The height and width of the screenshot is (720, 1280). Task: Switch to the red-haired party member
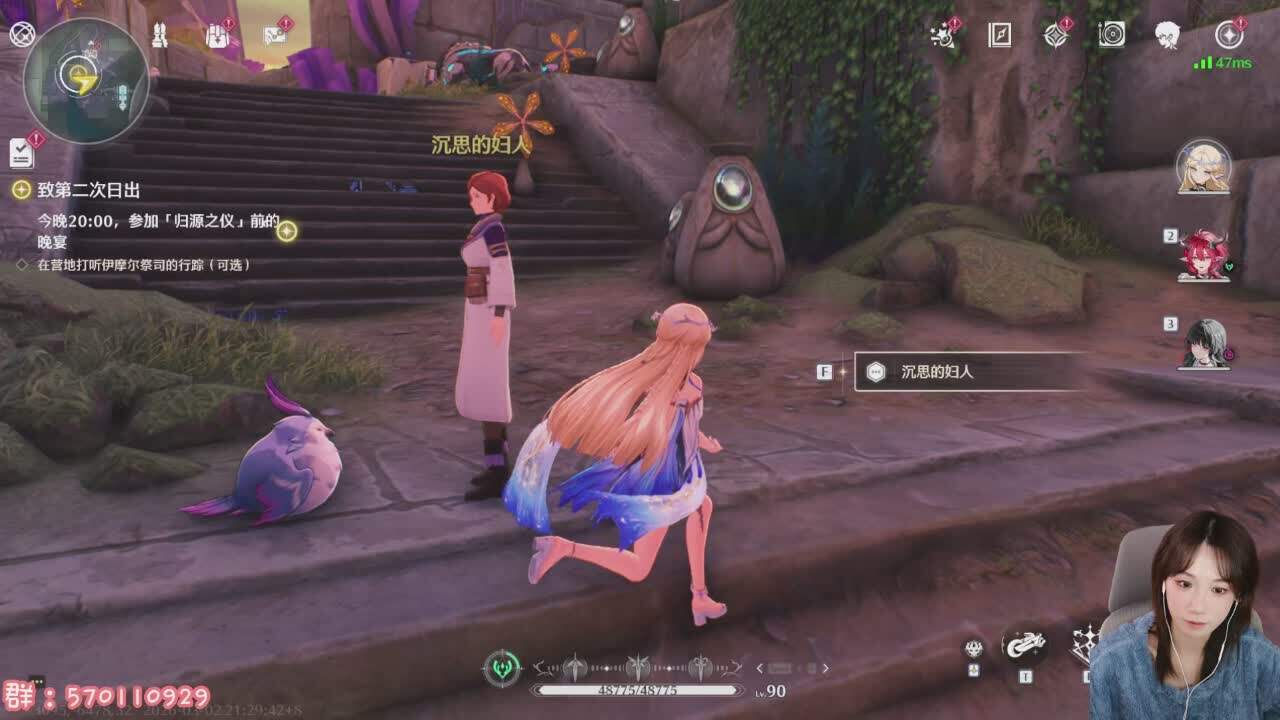[x=1203, y=255]
